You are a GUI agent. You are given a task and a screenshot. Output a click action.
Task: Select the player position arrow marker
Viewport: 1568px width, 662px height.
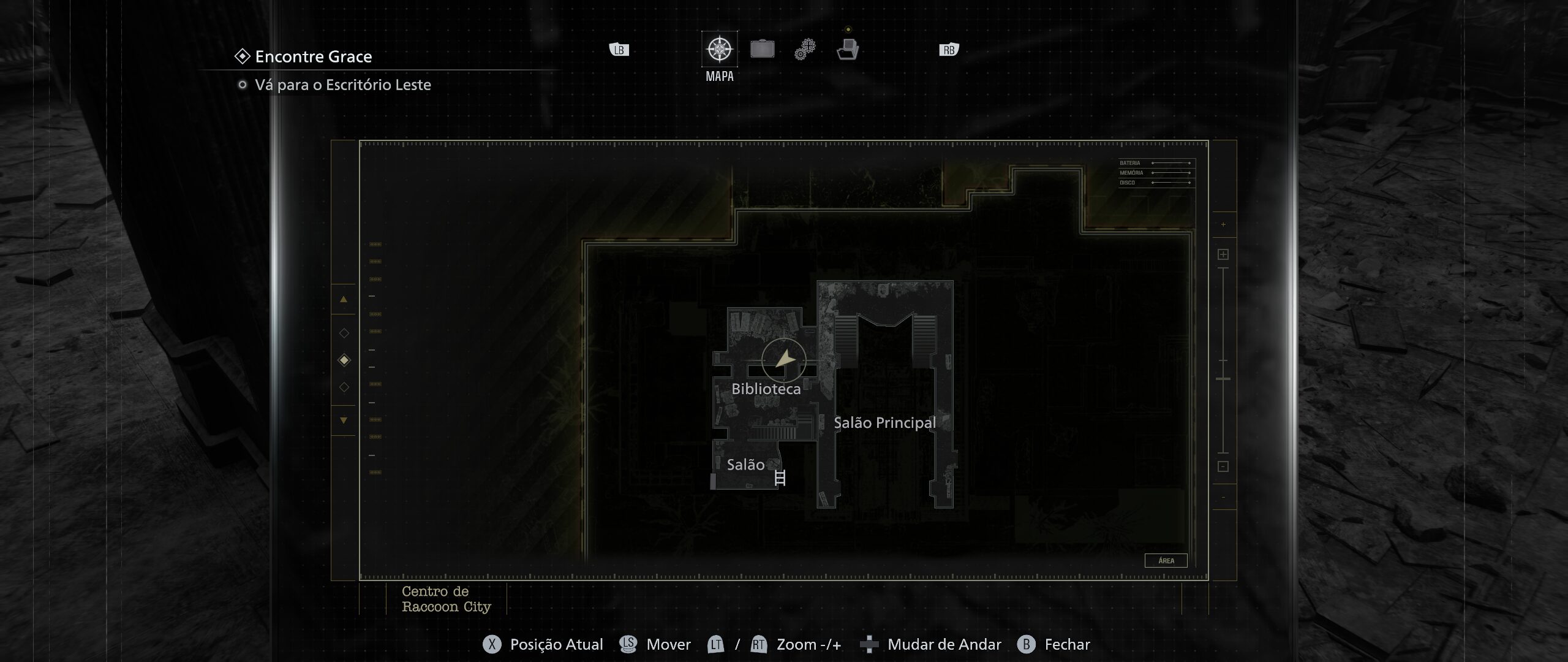[784, 359]
